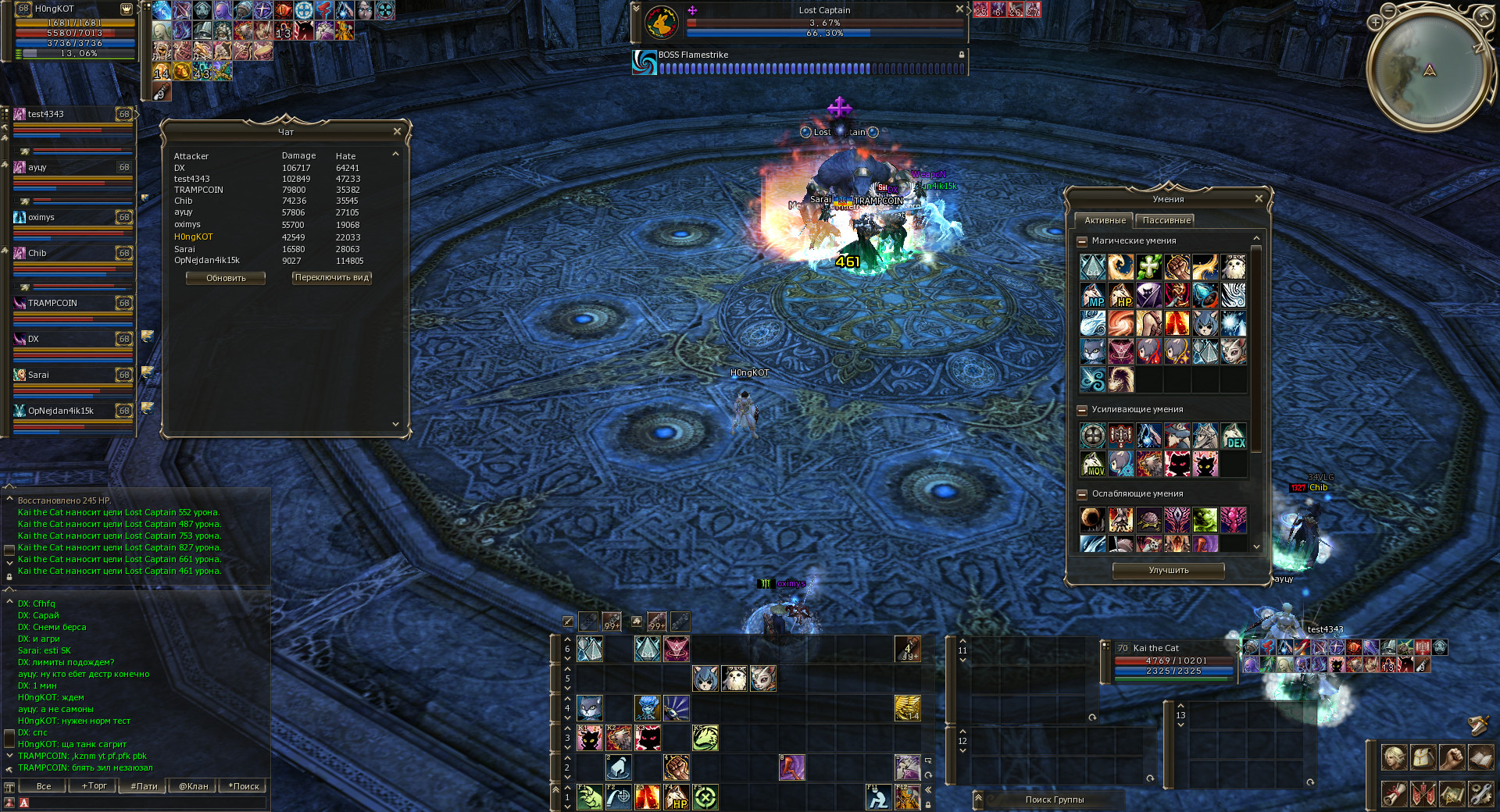Select party member TRAMPCOIN
The image size is (1500, 812).
pos(70,303)
